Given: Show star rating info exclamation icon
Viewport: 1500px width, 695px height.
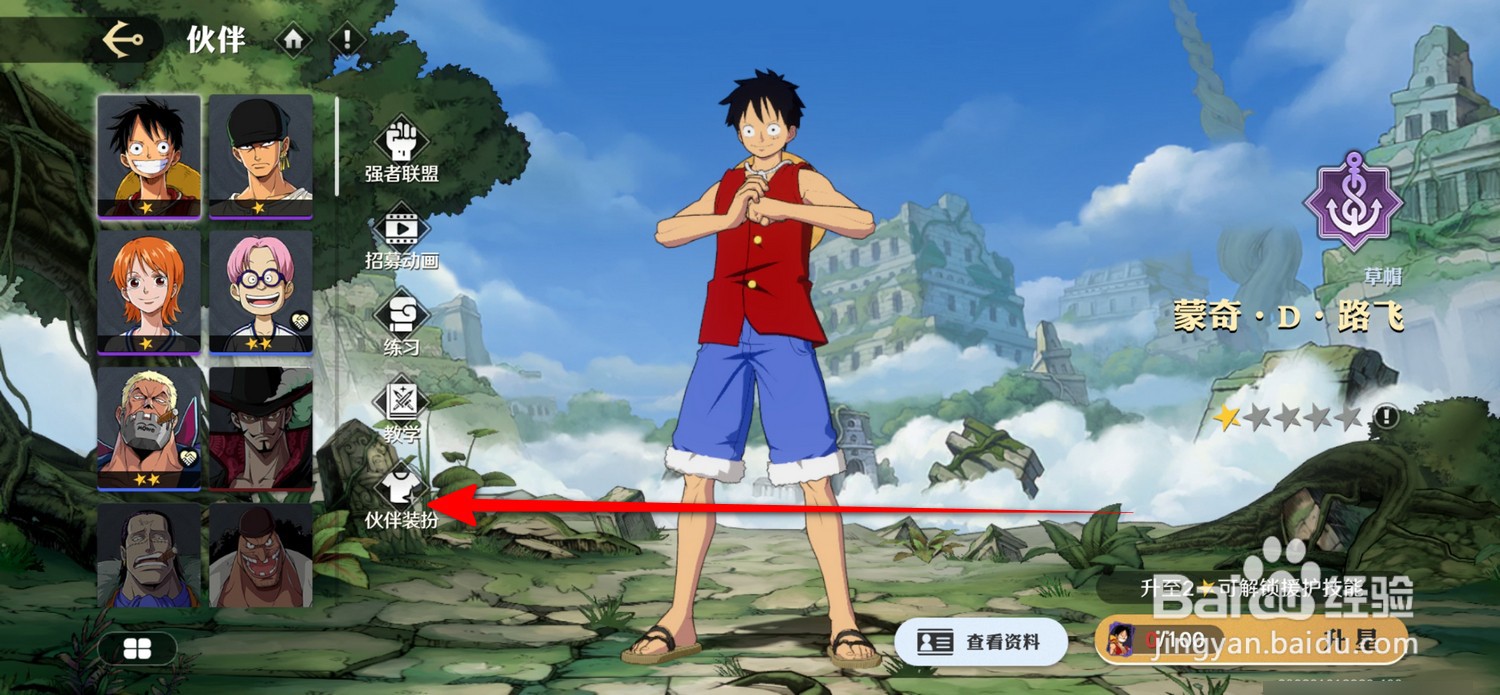Looking at the screenshot, I should [1385, 417].
